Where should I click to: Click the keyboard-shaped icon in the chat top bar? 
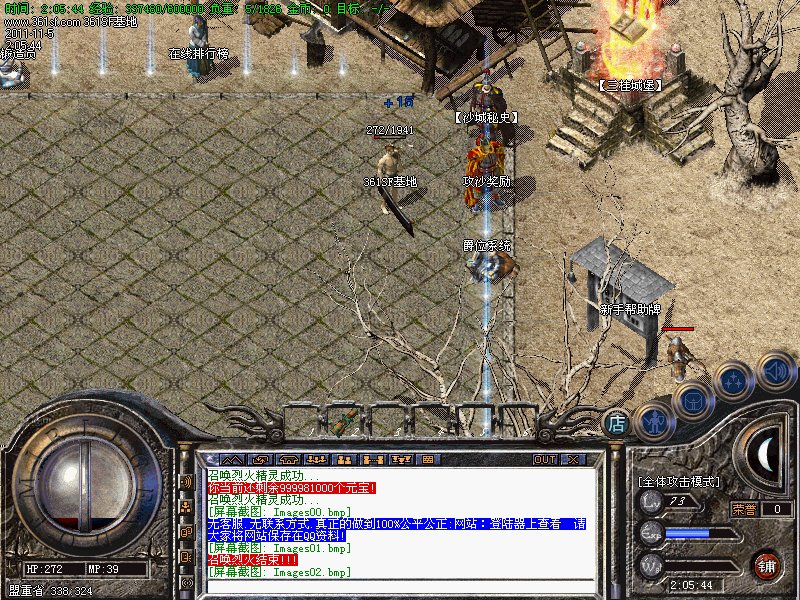coord(426,459)
